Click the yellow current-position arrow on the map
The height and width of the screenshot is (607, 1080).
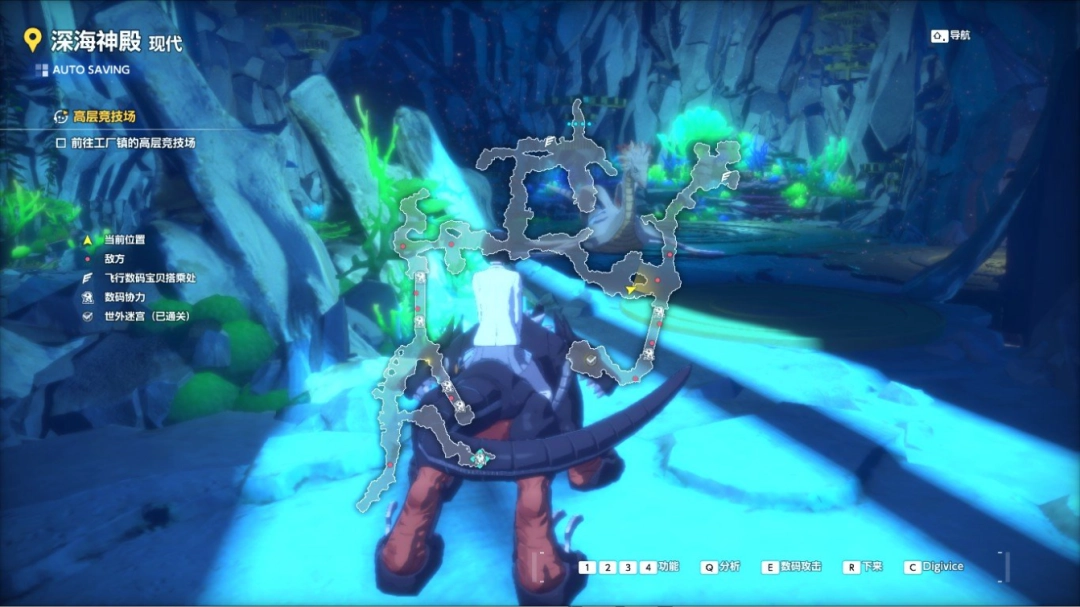pos(632,290)
